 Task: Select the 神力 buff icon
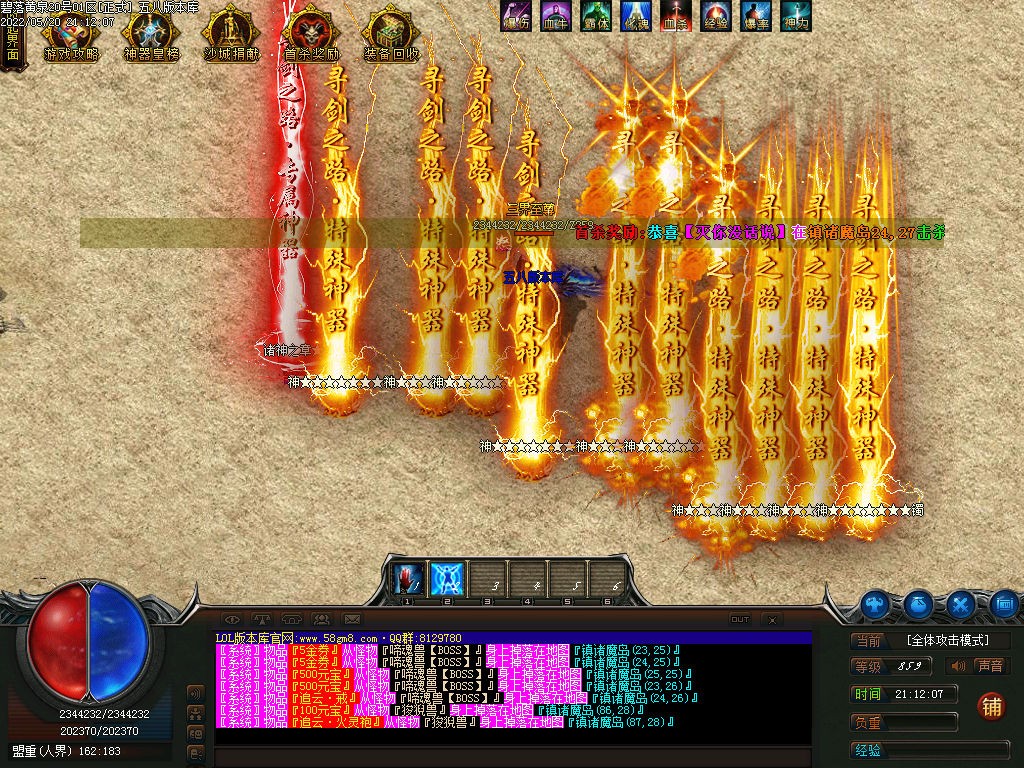pos(796,16)
